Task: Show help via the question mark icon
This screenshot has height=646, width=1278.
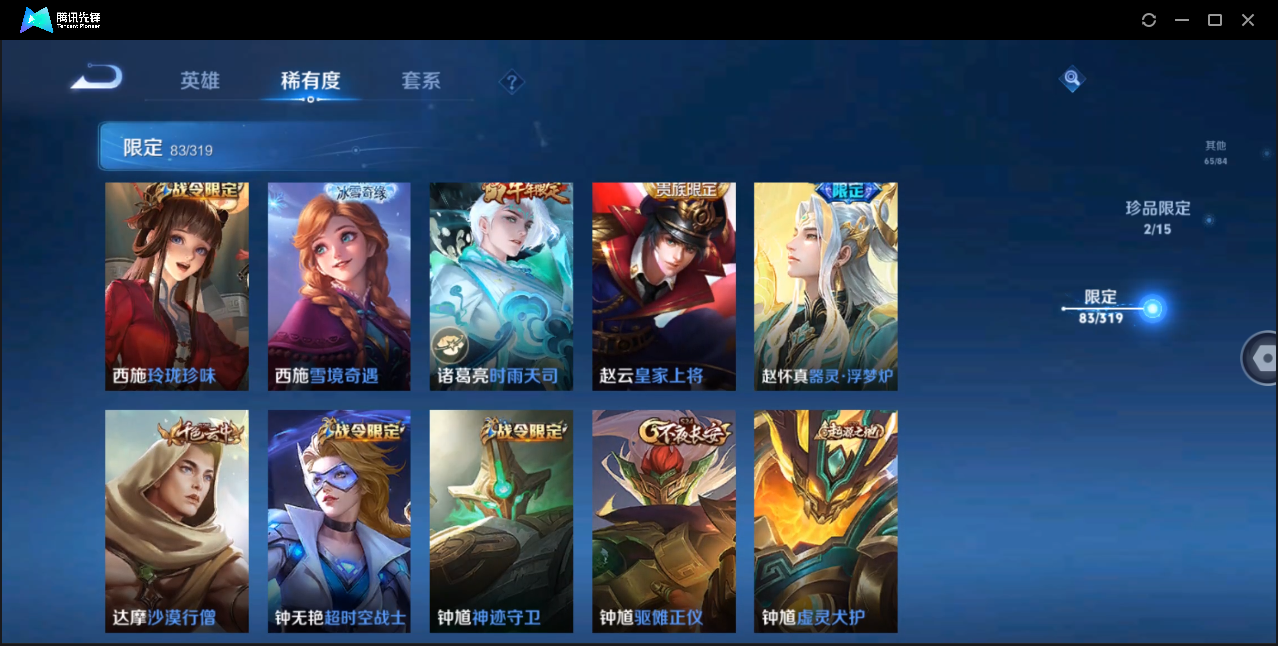Action: pos(512,82)
